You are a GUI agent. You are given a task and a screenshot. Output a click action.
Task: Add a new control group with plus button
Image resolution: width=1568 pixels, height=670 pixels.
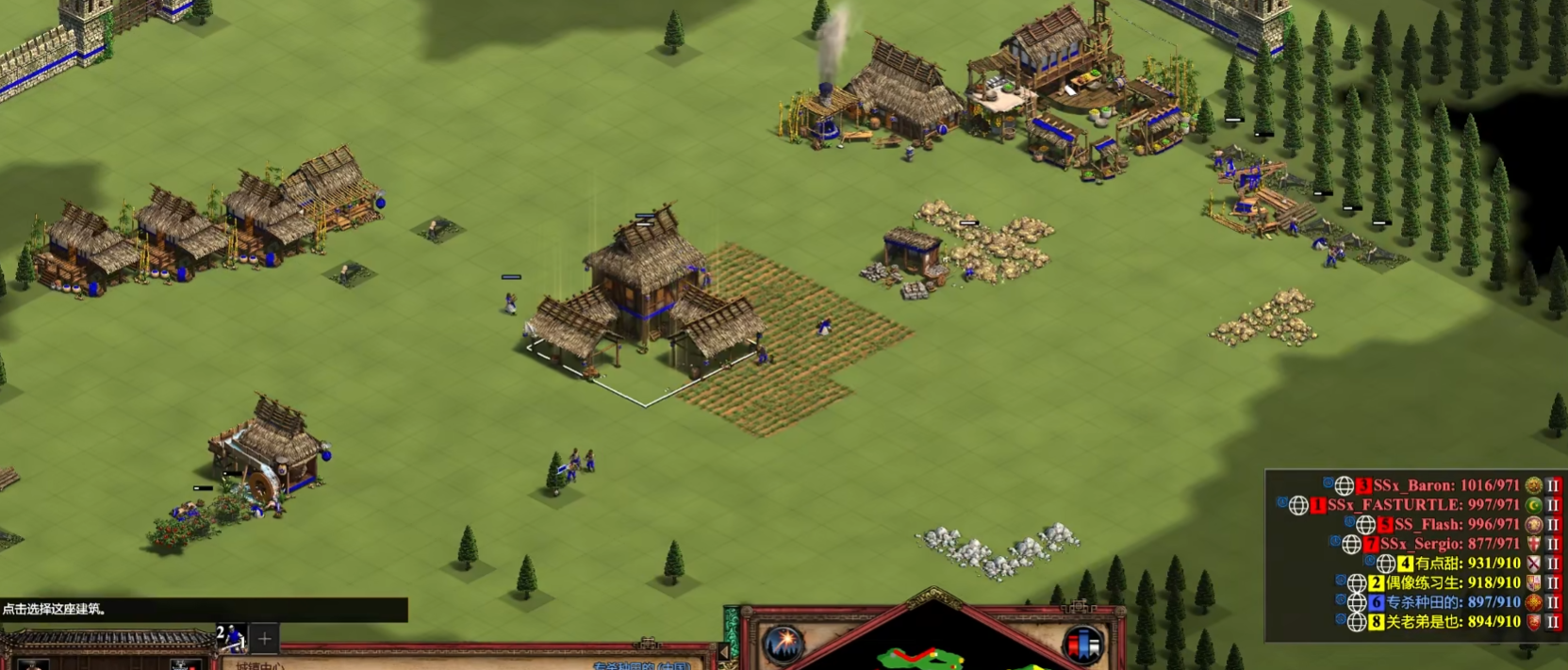265,639
